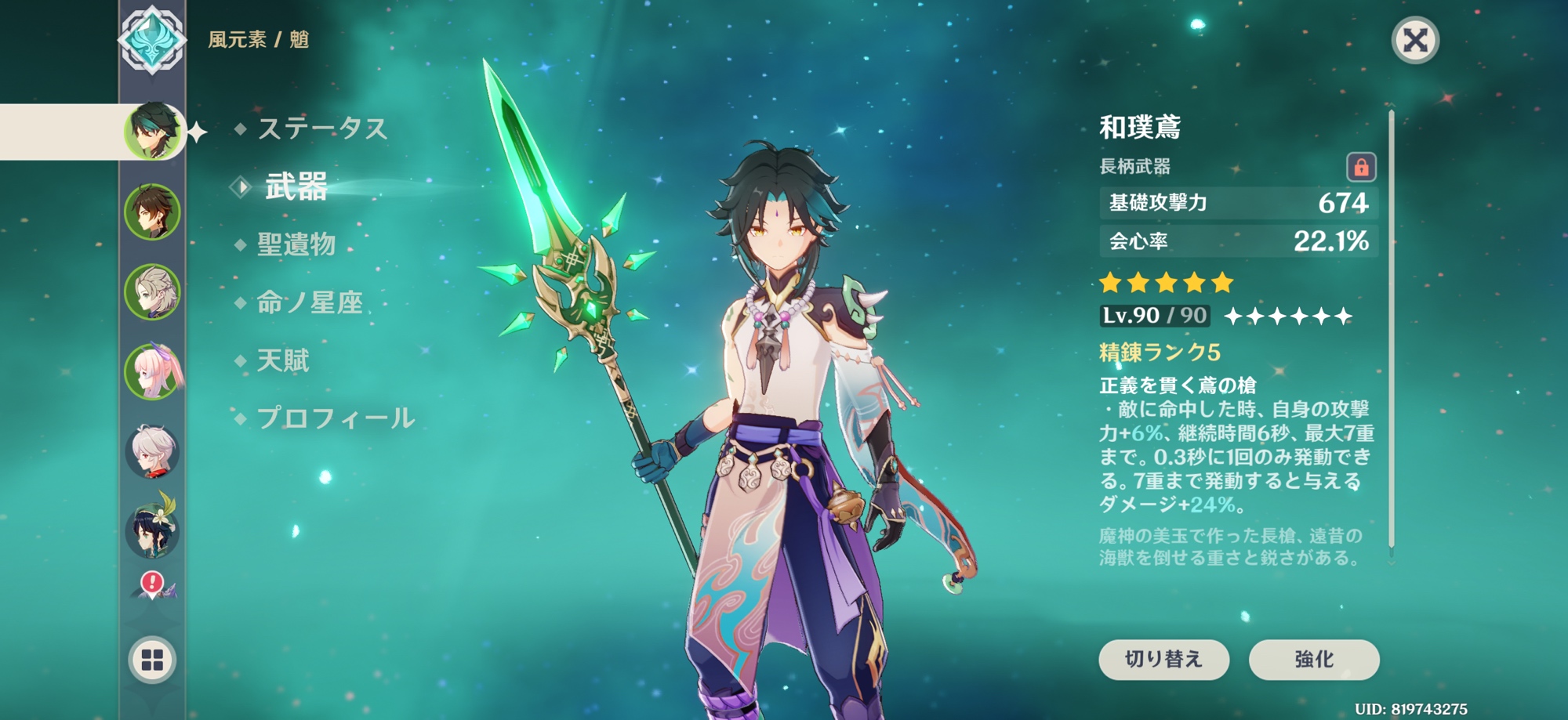Click the 切り替え weapon switch button
Viewport: 1568px width, 720px height.
coord(1163,659)
